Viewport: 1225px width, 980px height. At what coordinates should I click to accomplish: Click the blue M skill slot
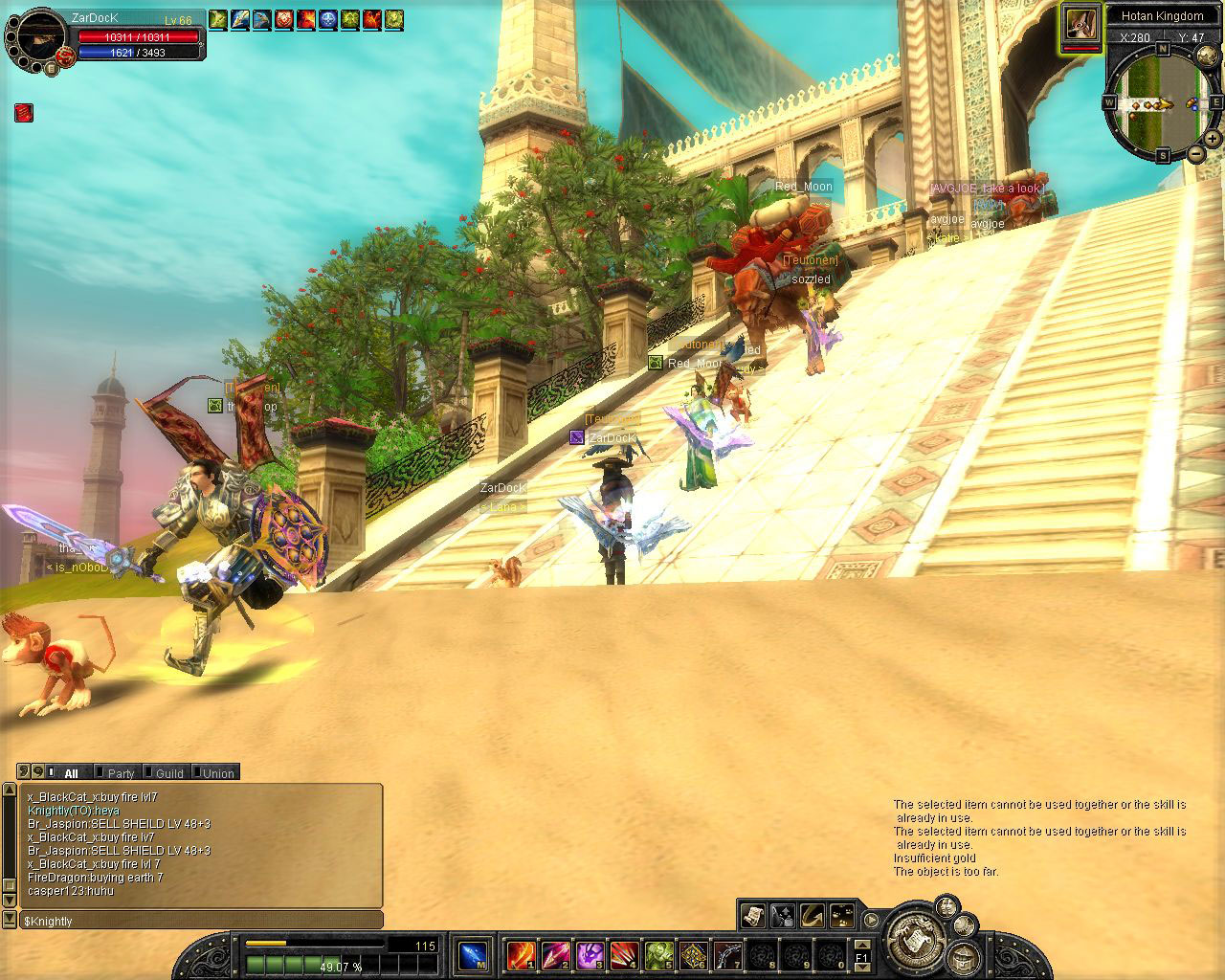(473, 955)
